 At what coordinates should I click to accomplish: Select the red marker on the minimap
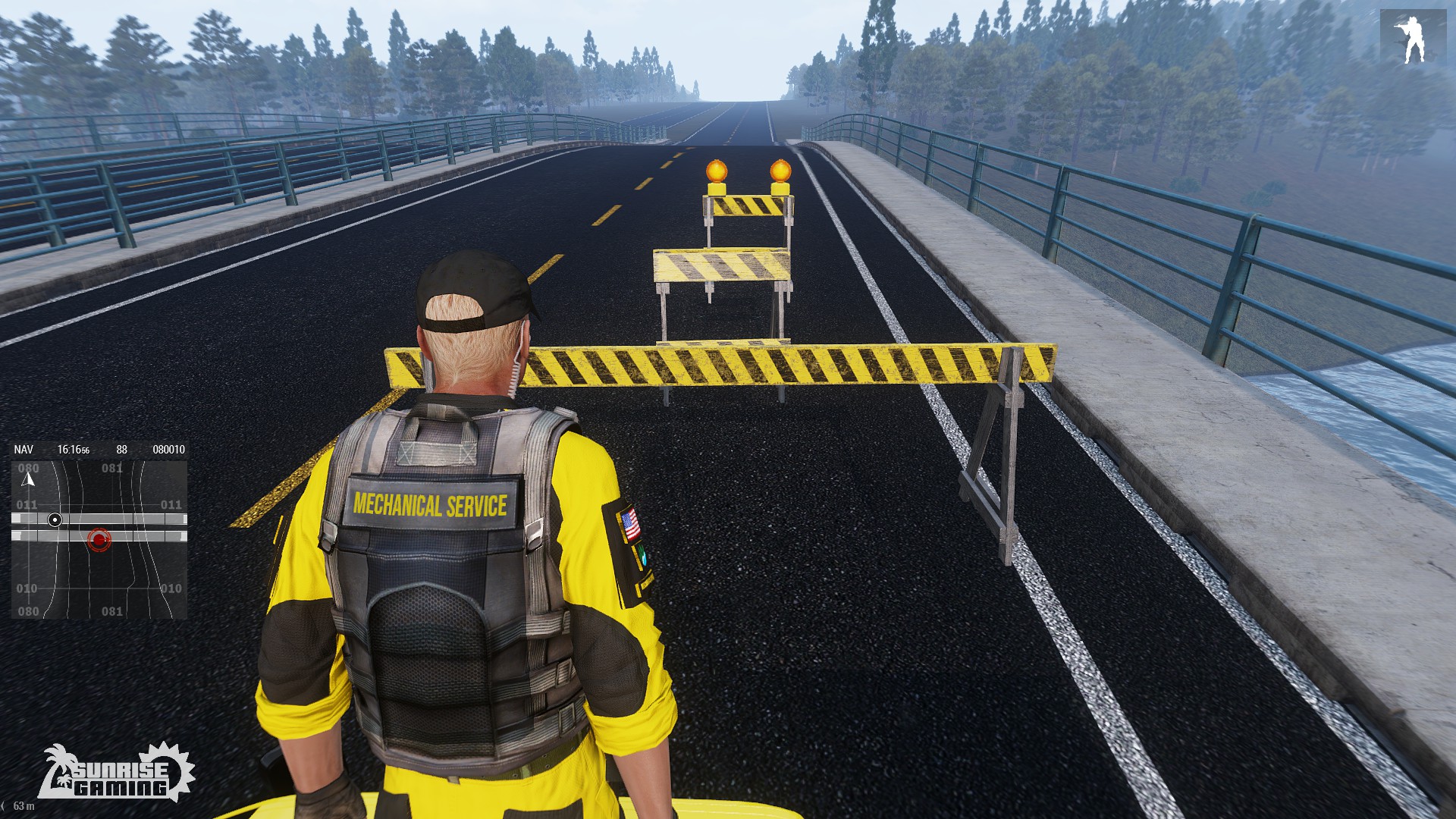pyautogui.click(x=99, y=539)
